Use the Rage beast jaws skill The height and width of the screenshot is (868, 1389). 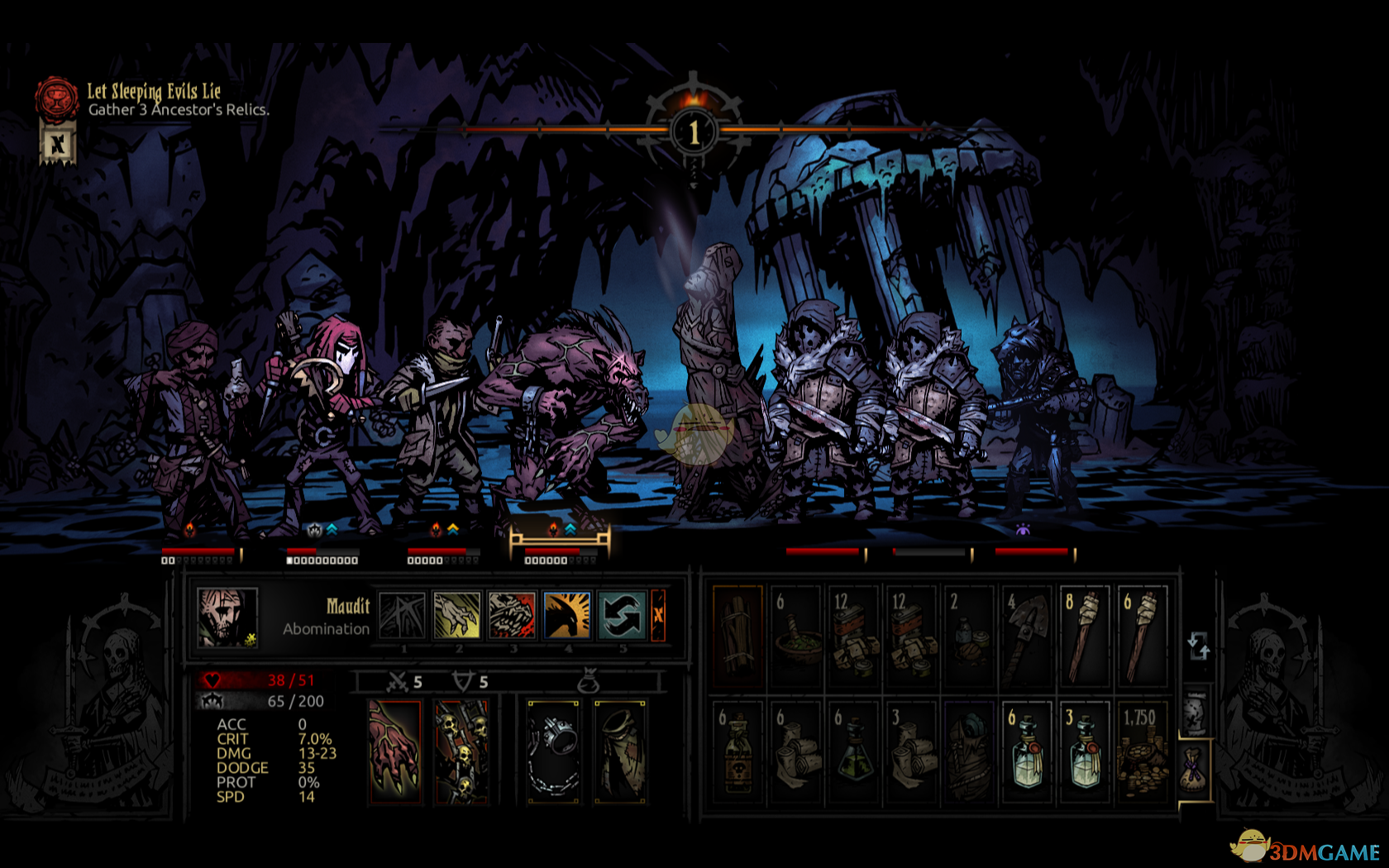click(512, 615)
